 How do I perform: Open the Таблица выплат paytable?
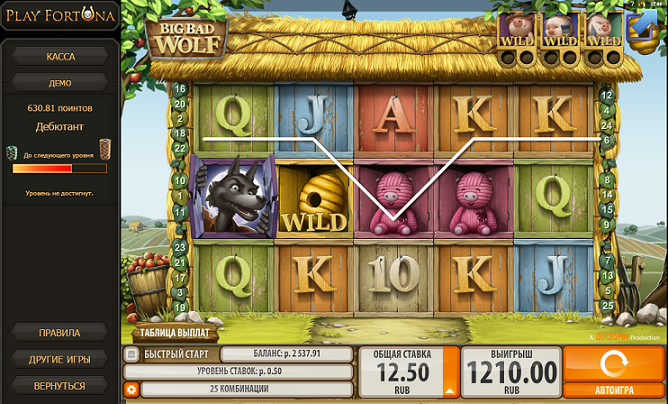pos(173,335)
